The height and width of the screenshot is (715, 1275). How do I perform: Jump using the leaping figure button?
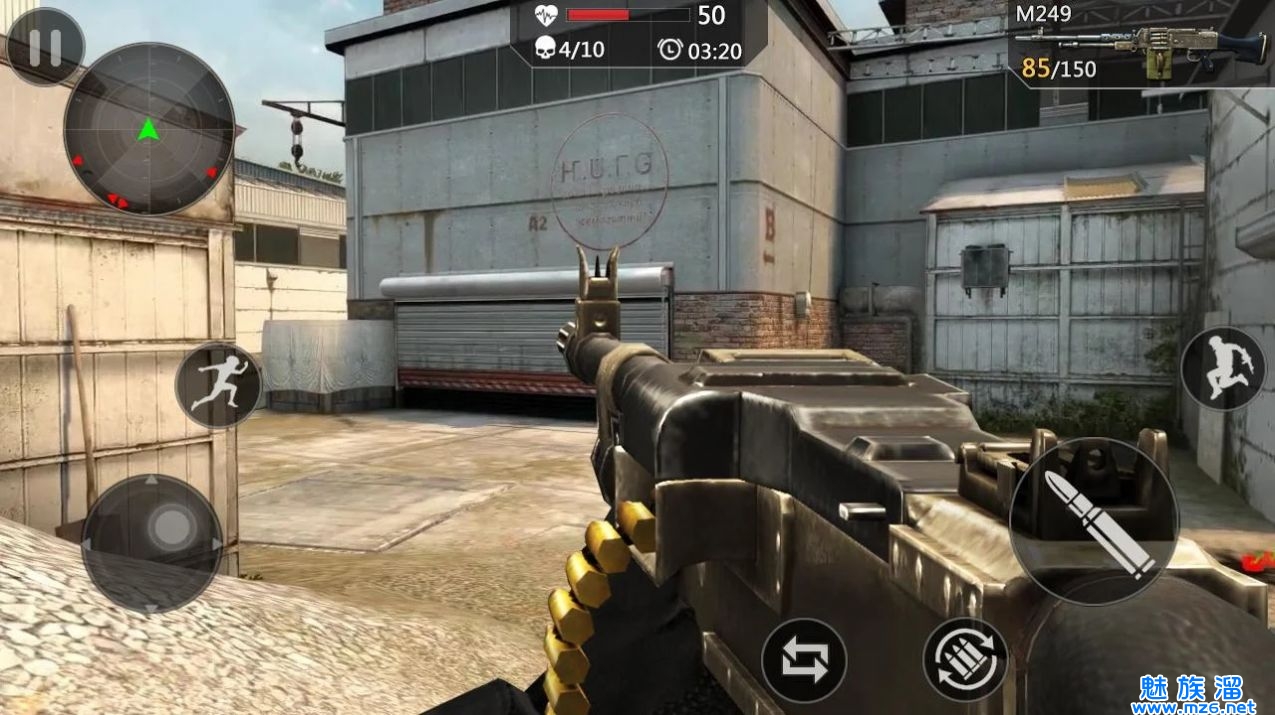1223,368
